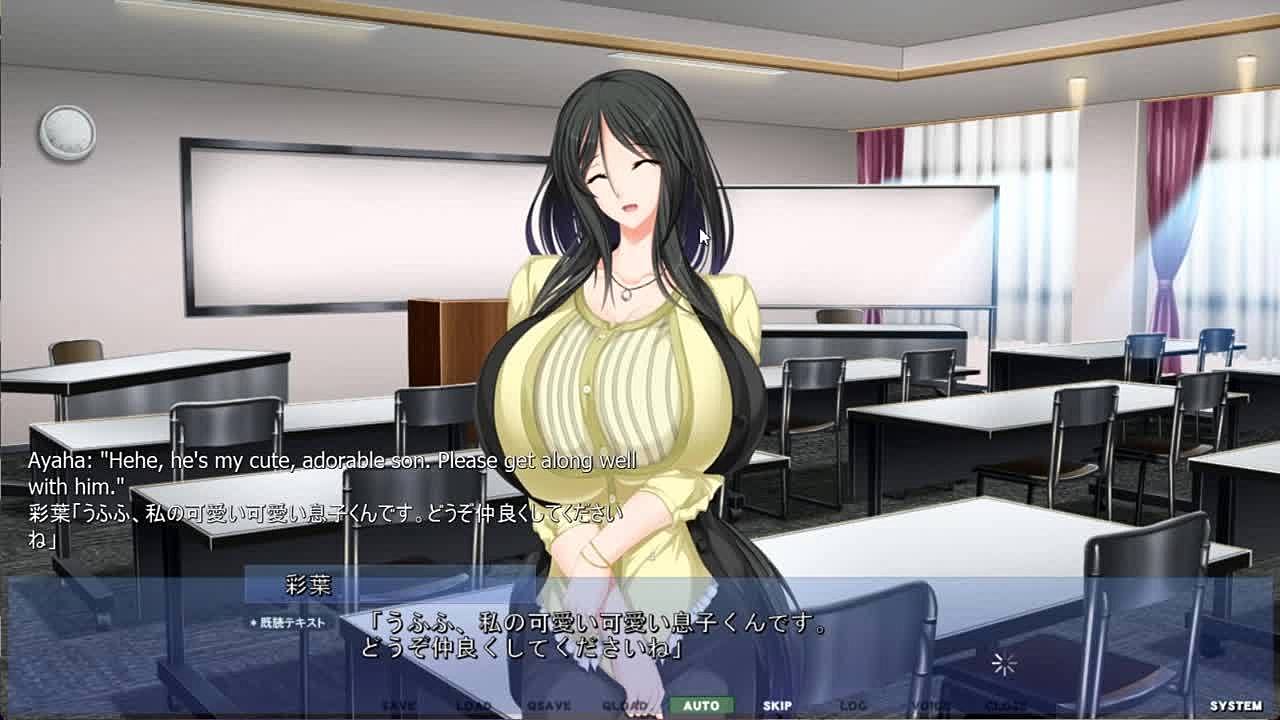Image resolution: width=1280 pixels, height=720 pixels.
Task: Open the SYSTEM menu
Action: coord(1235,705)
